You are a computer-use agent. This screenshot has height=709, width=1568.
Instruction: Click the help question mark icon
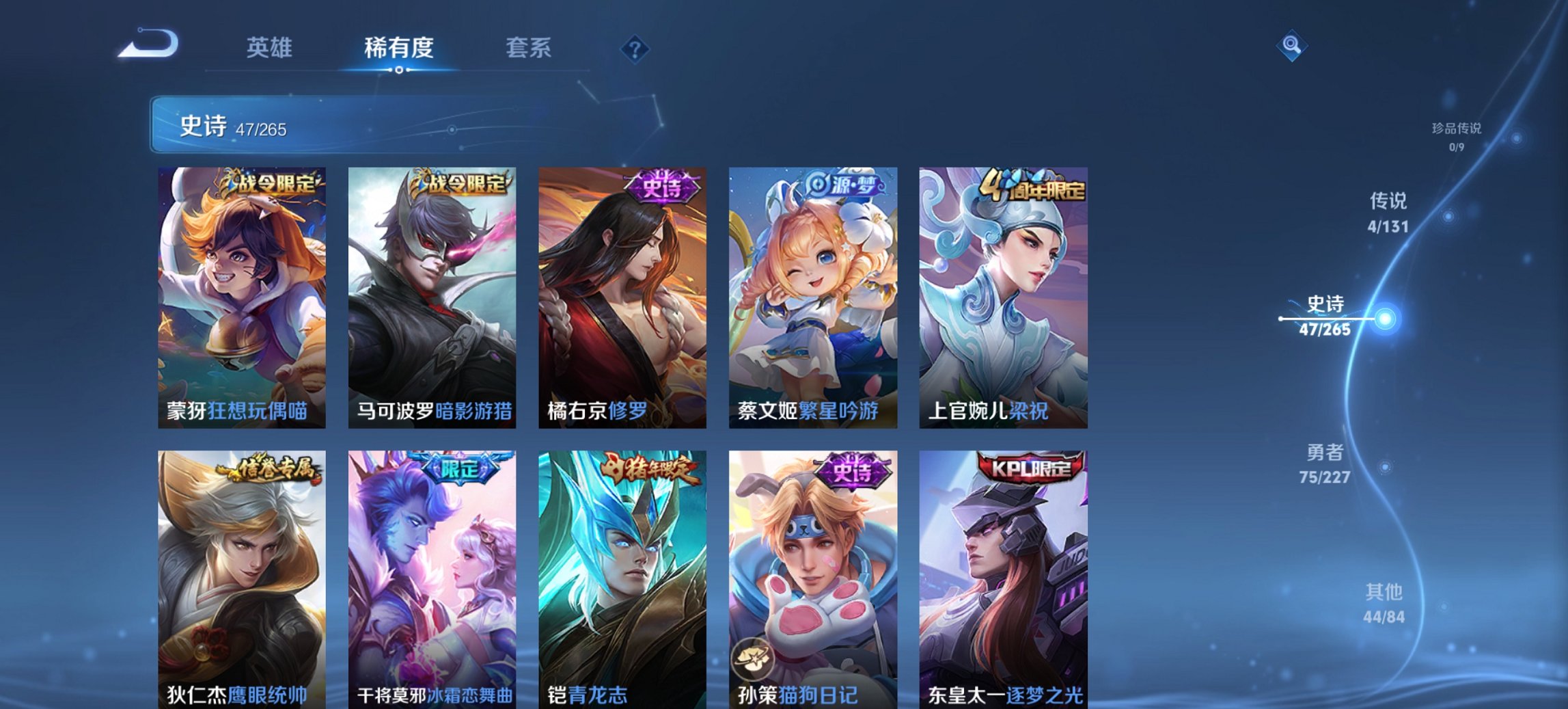coord(634,47)
